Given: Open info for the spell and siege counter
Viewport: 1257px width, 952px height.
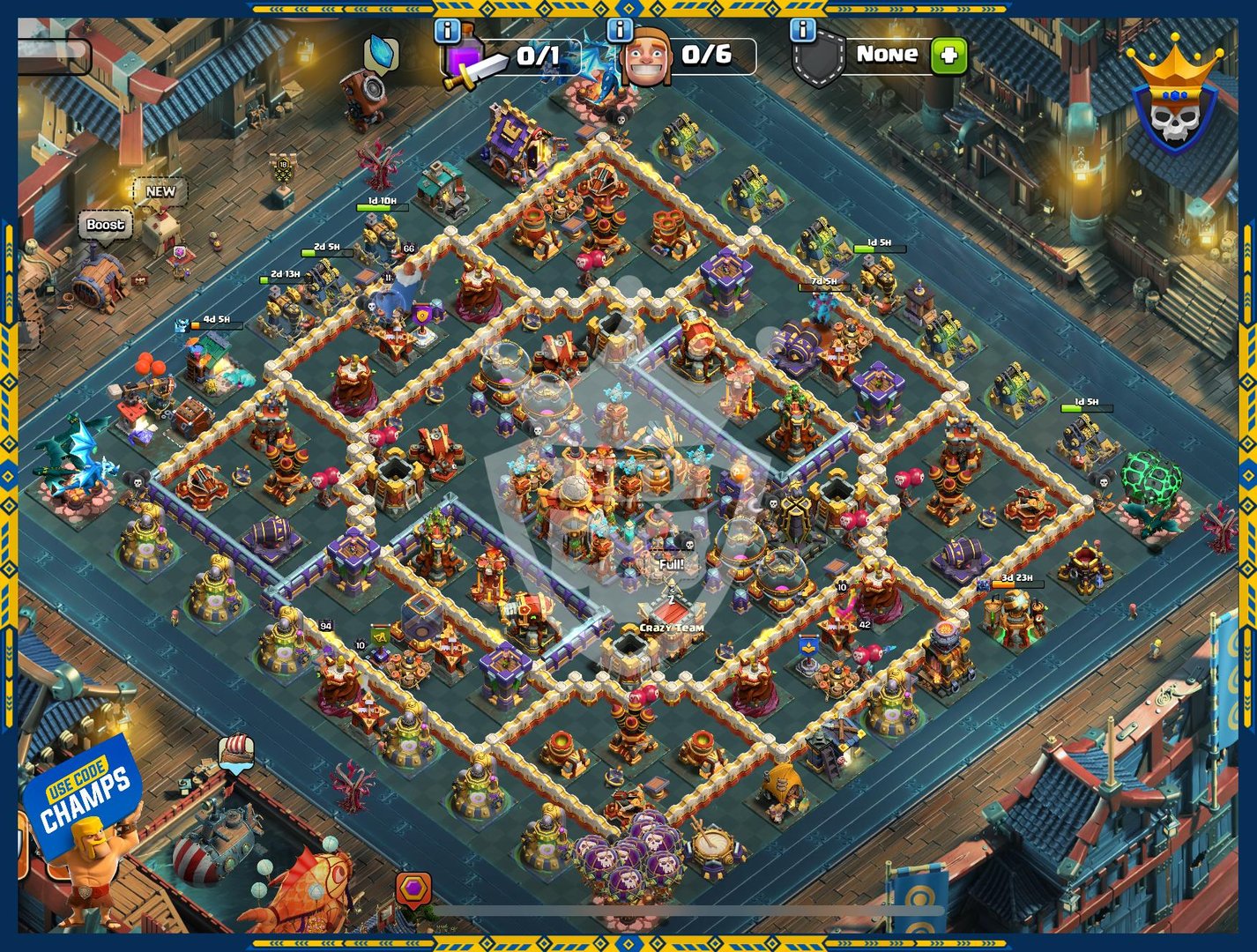Looking at the screenshot, I should pyautogui.click(x=448, y=31).
